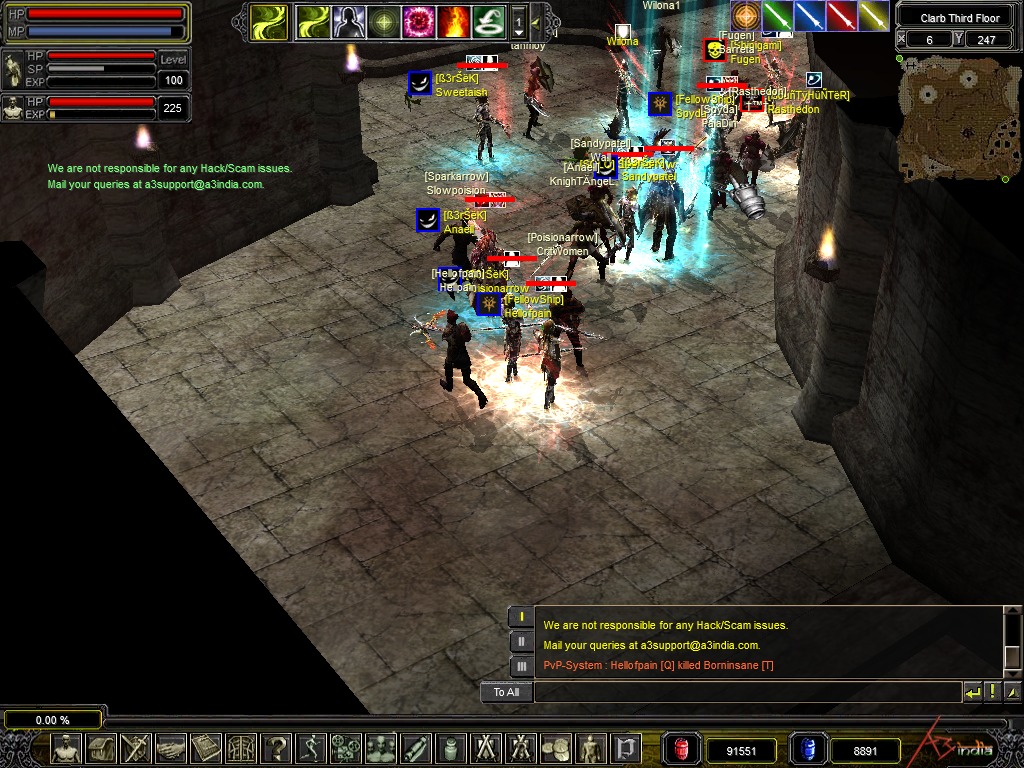The height and width of the screenshot is (768, 1024).
Task: Select the green crosshair target skill
Action: [x=382, y=20]
